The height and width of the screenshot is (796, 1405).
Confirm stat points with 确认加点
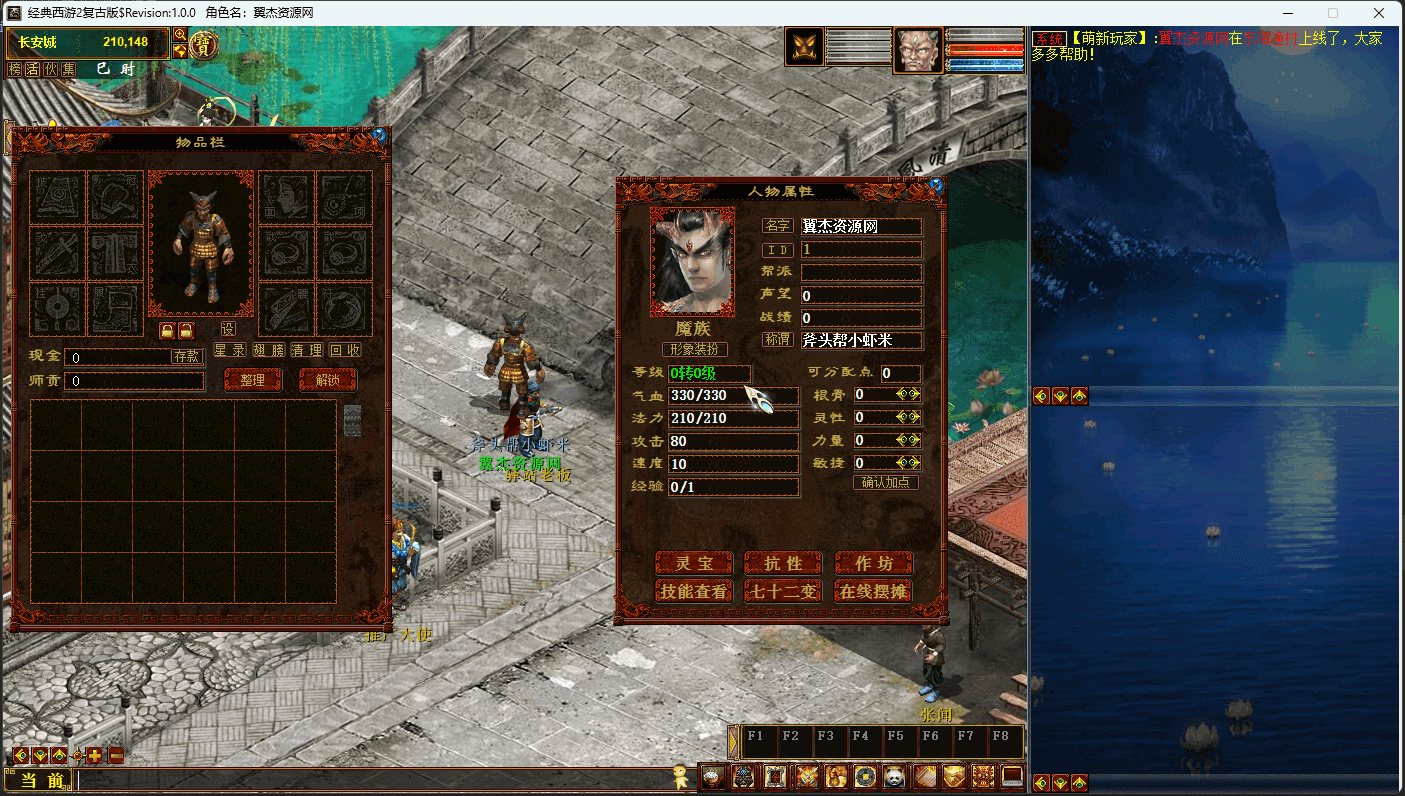[x=885, y=482]
